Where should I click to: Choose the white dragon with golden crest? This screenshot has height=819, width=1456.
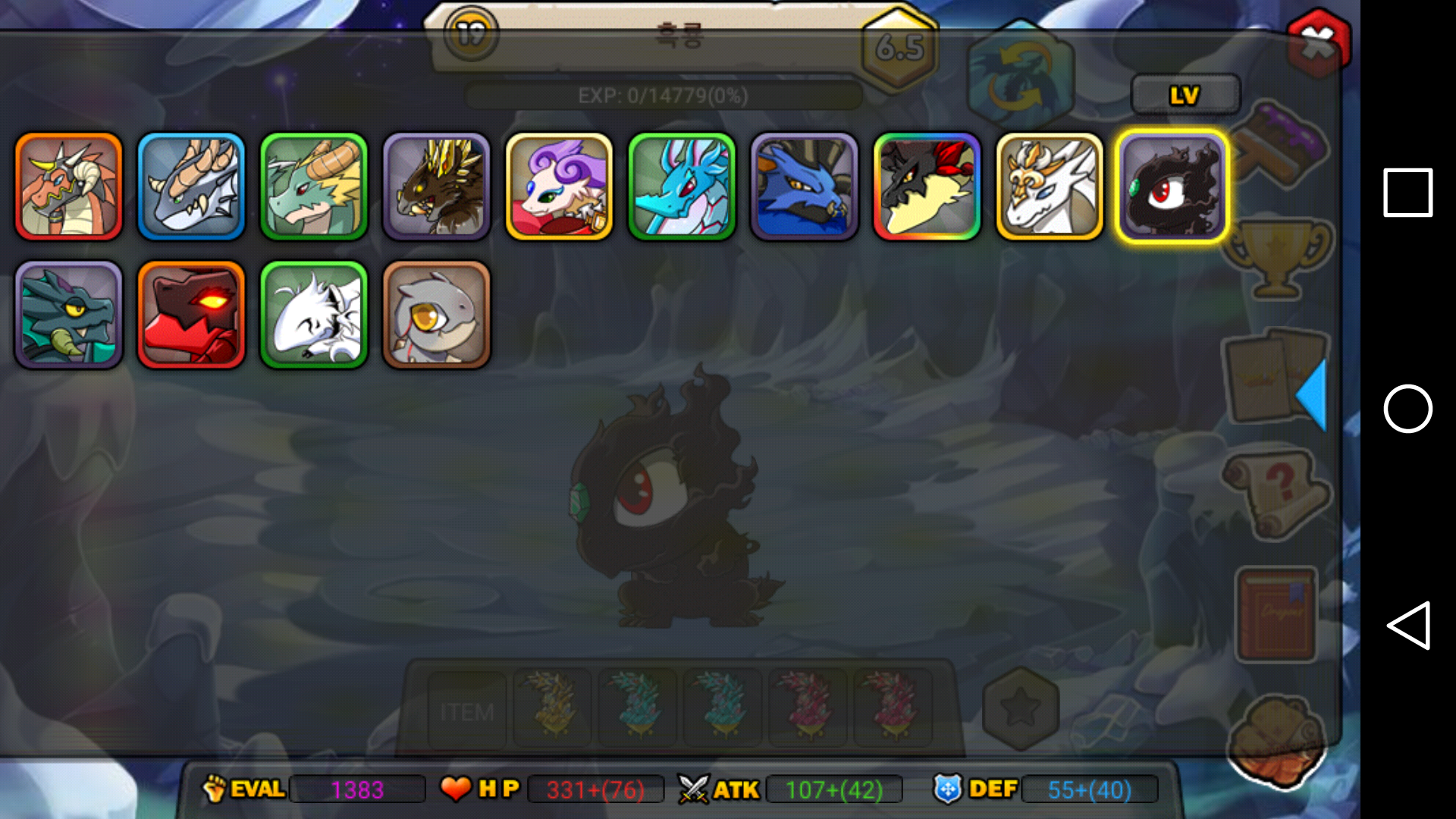coord(1050,187)
